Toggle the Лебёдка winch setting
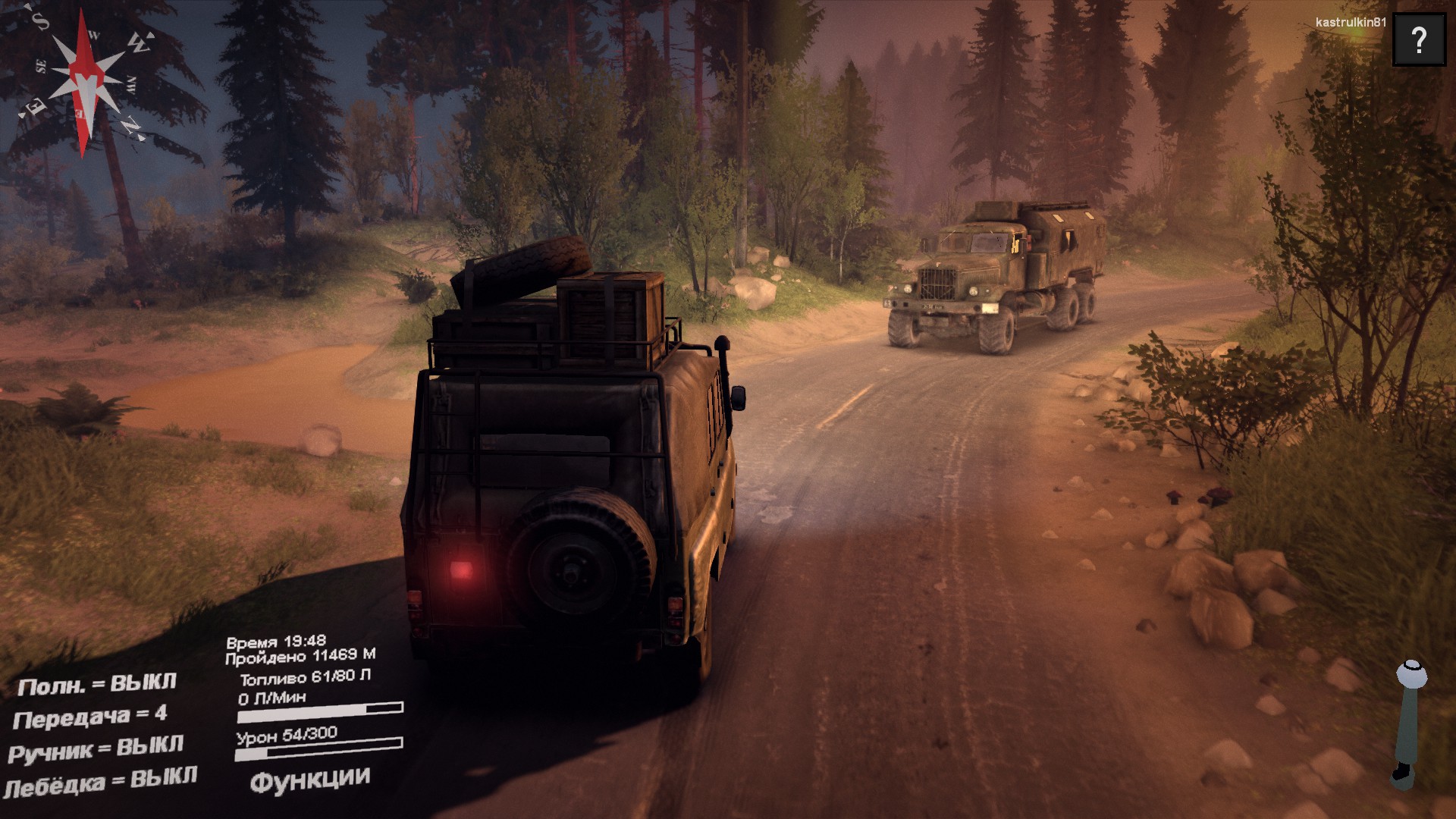This screenshot has height=819, width=1456. pyautogui.click(x=100, y=782)
